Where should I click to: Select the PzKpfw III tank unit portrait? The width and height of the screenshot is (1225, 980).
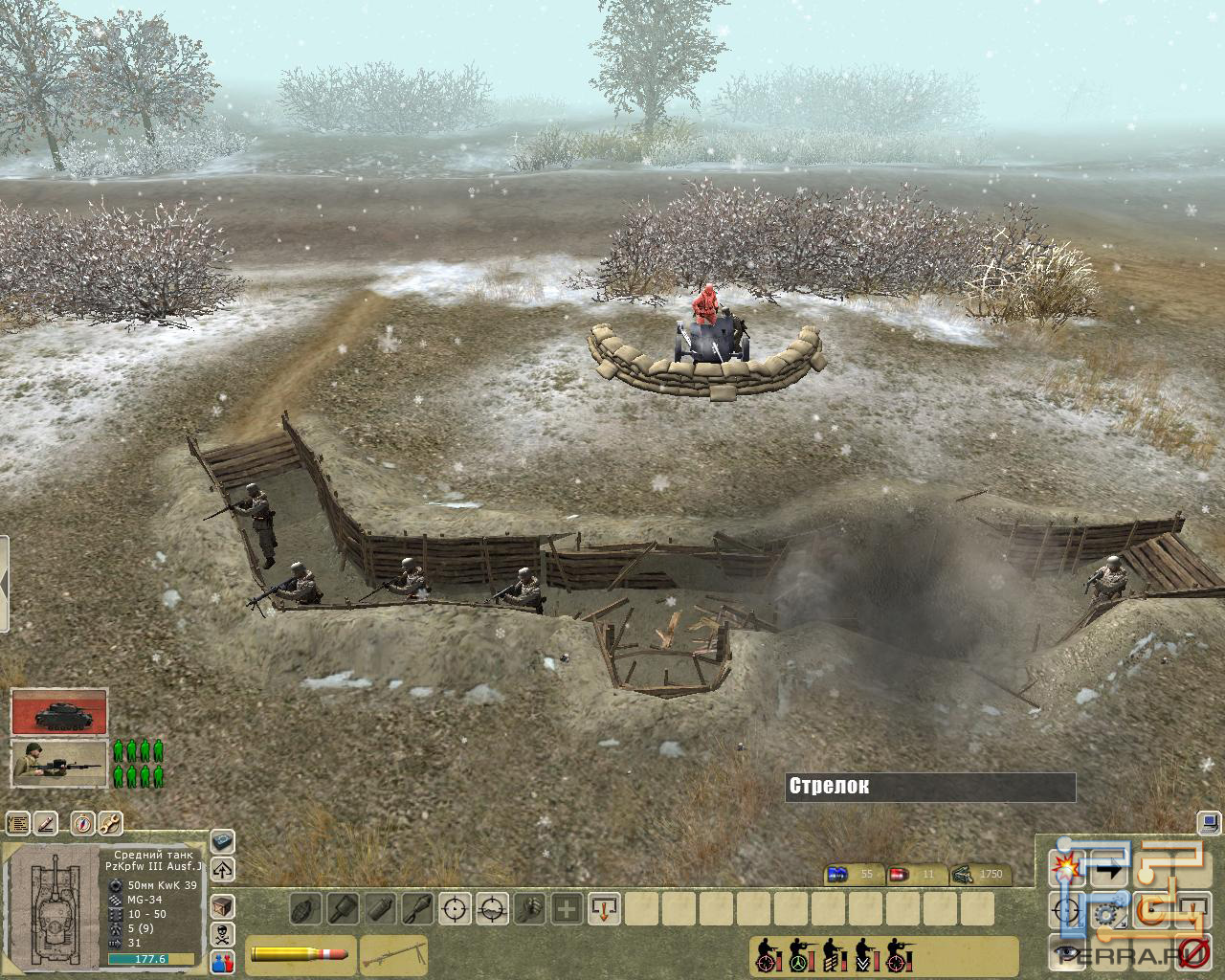59,712
